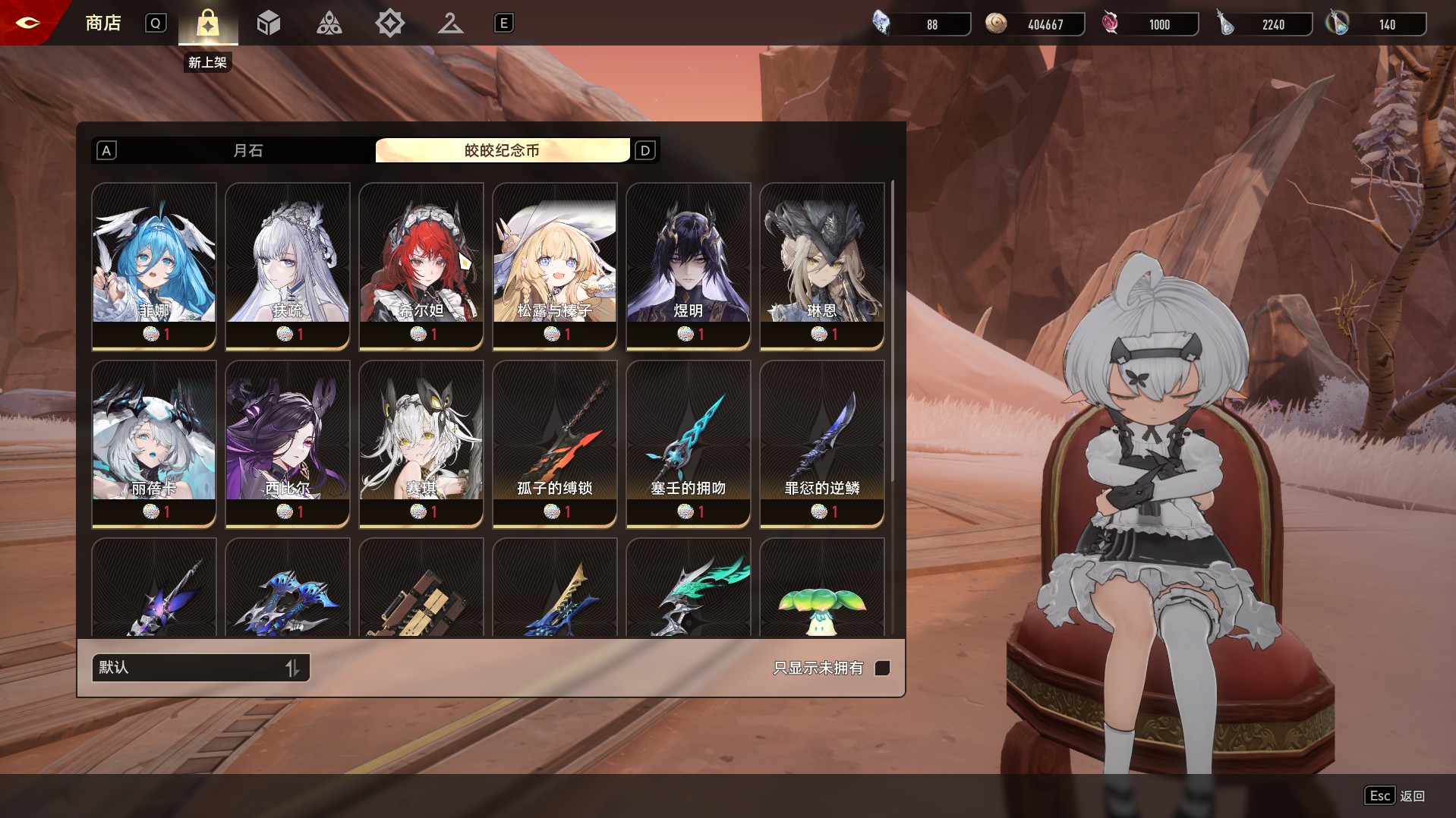The width and height of the screenshot is (1456, 818).
Task: Open the cube icon shop category
Action: tap(269, 24)
